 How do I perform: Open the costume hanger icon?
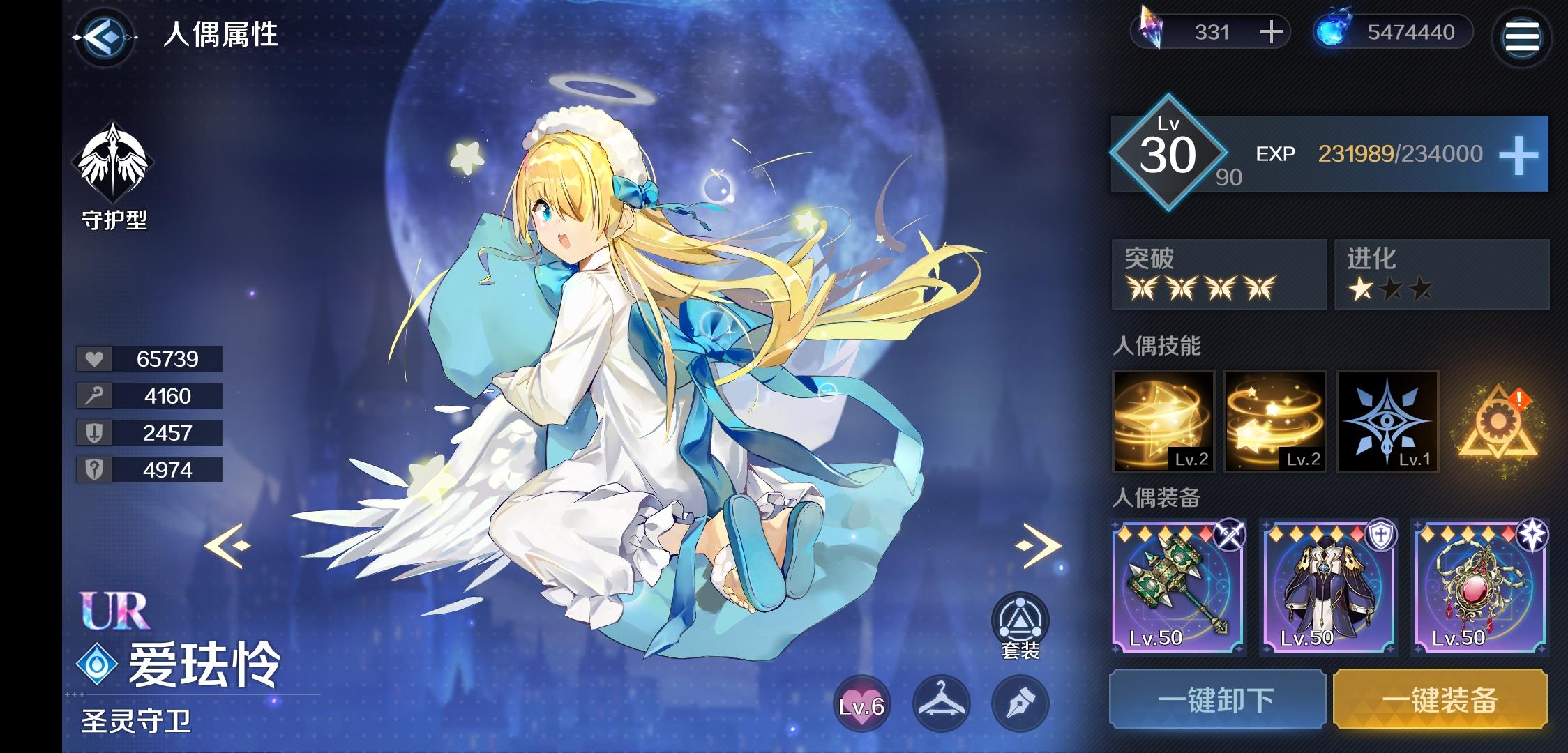click(x=942, y=704)
